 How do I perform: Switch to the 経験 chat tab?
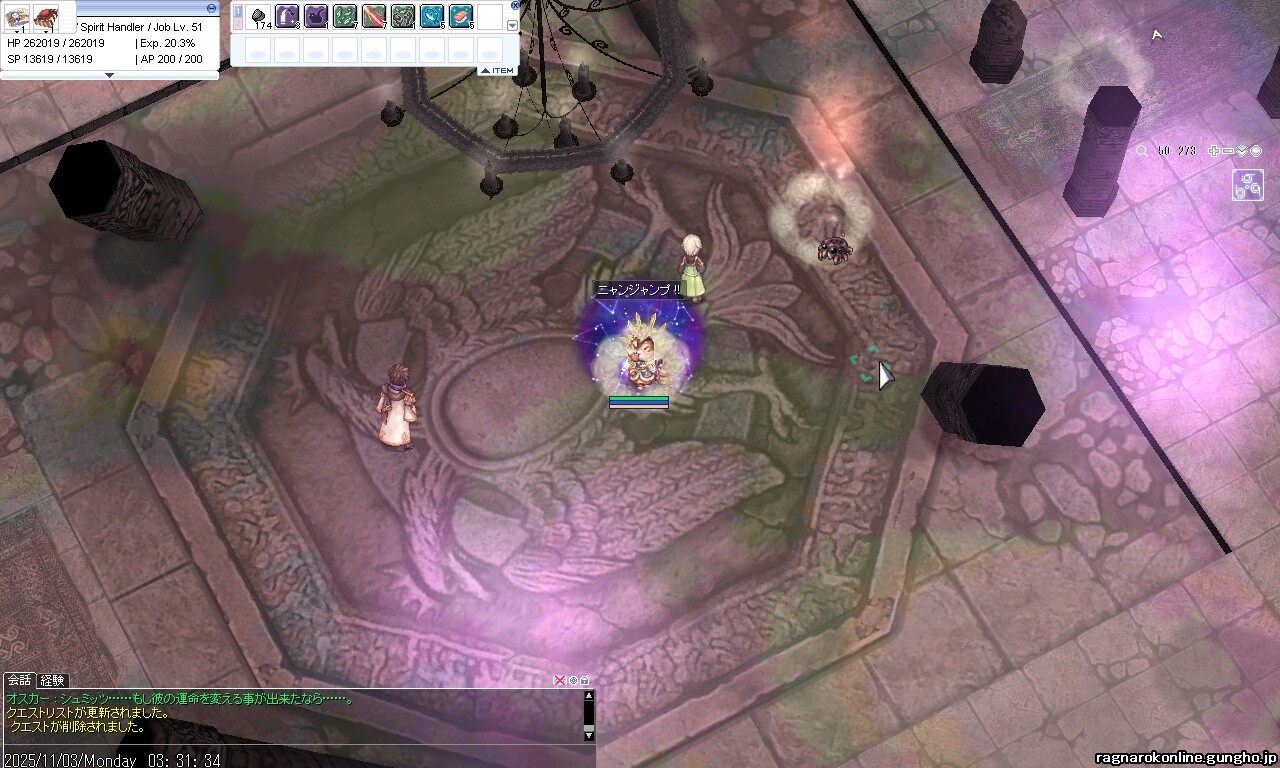(53, 680)
